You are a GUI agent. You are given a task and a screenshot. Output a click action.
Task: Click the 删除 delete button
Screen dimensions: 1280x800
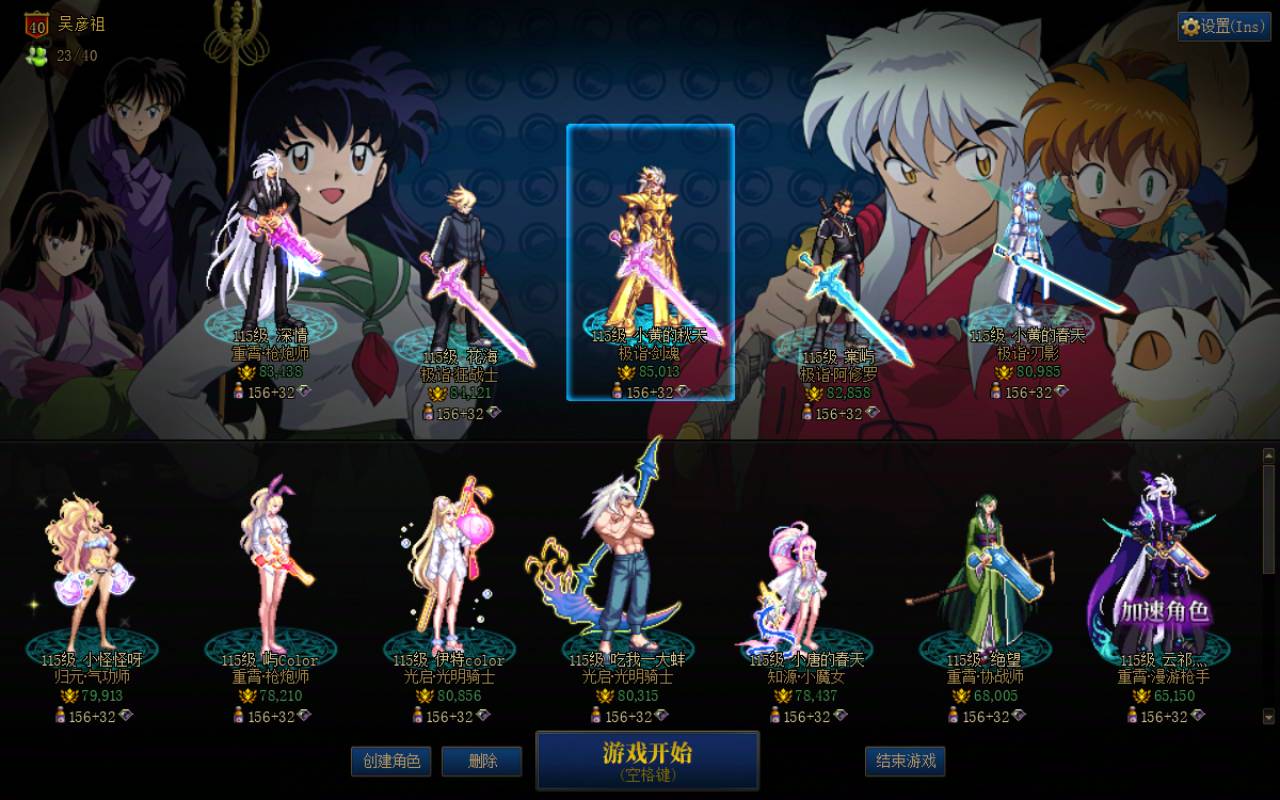[481, 761]
